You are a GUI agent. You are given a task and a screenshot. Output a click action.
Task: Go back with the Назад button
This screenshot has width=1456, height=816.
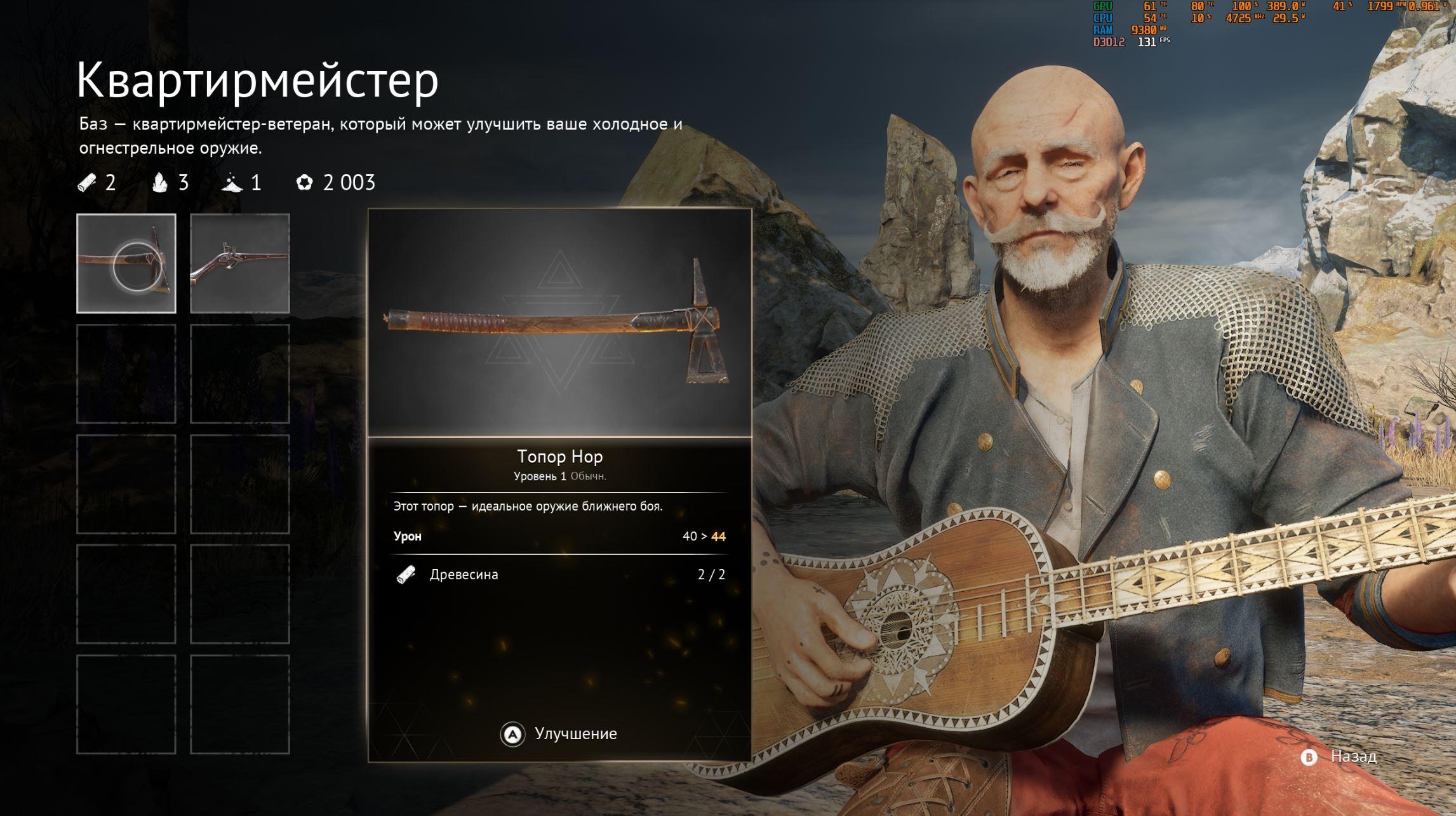point(1340,757)
